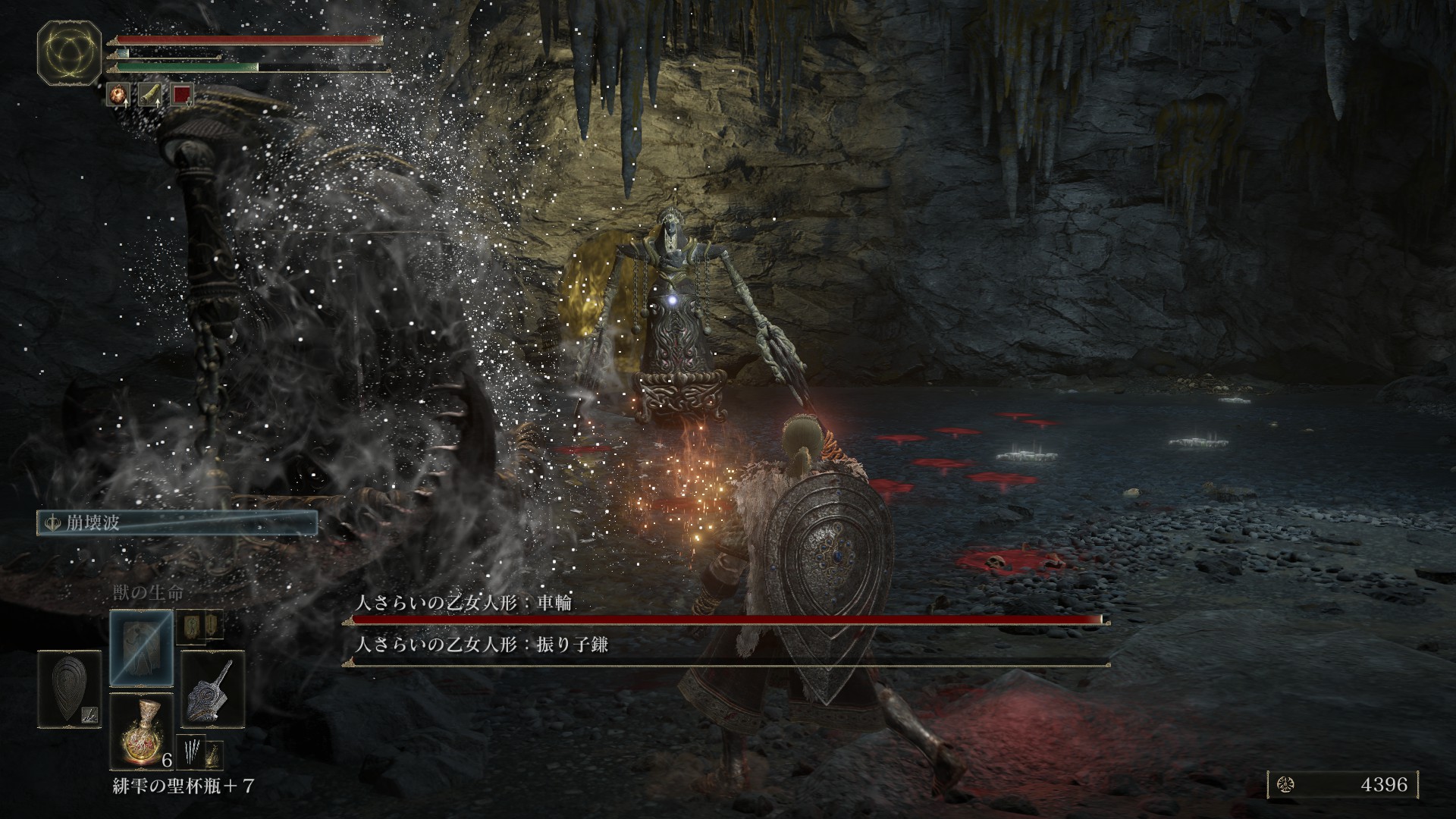Inspect the fiery orb buff icon
1456x819 pixels.
(x=118, y=94)
